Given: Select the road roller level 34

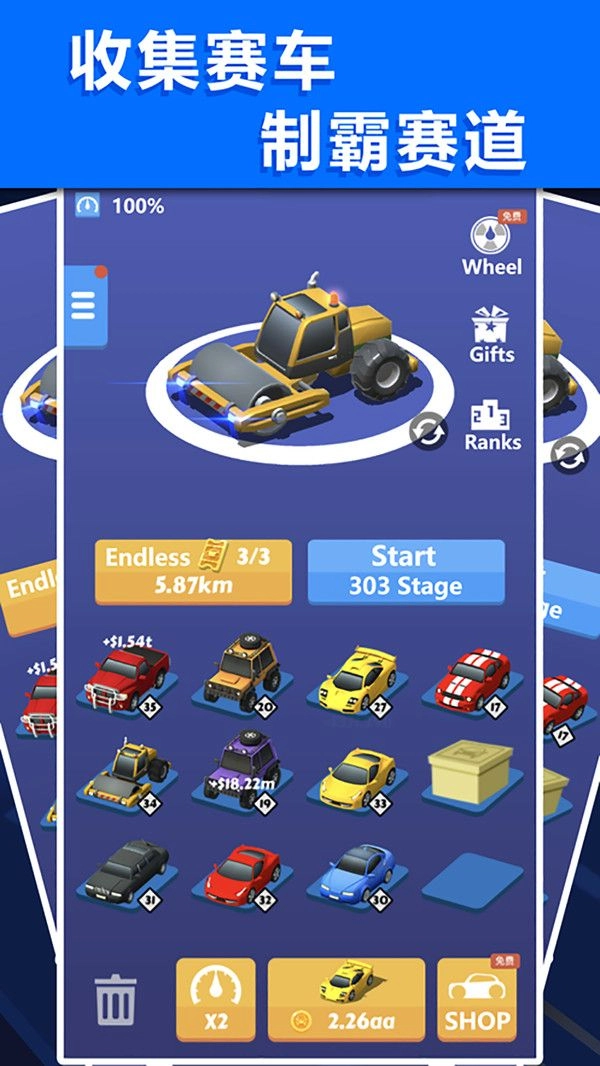Looking at the screenshot, I should coord(125,773).
